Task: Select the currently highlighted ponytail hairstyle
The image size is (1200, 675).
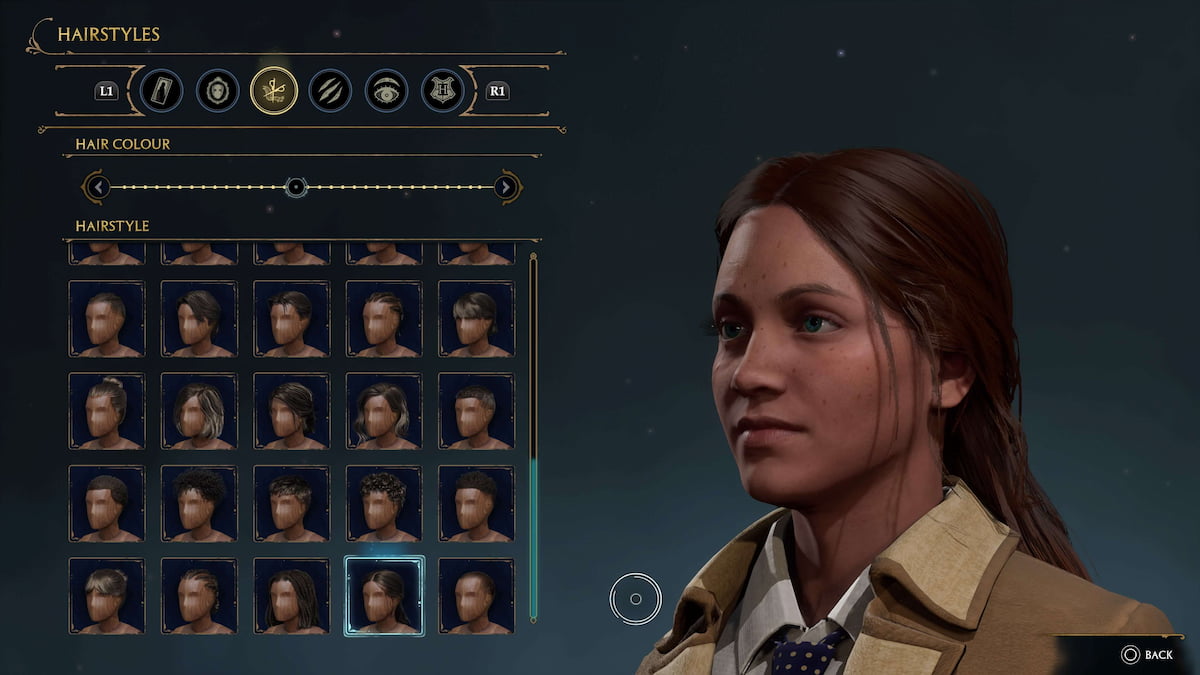Action: pyautogui.click(x=384, y=595)
